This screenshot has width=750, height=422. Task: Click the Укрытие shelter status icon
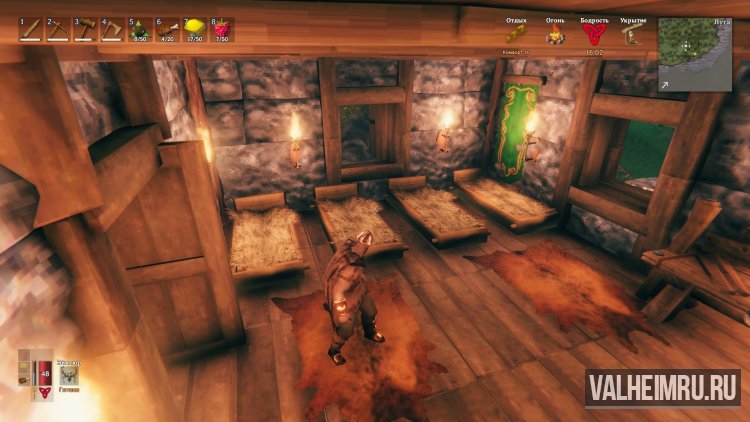(632, 36)
